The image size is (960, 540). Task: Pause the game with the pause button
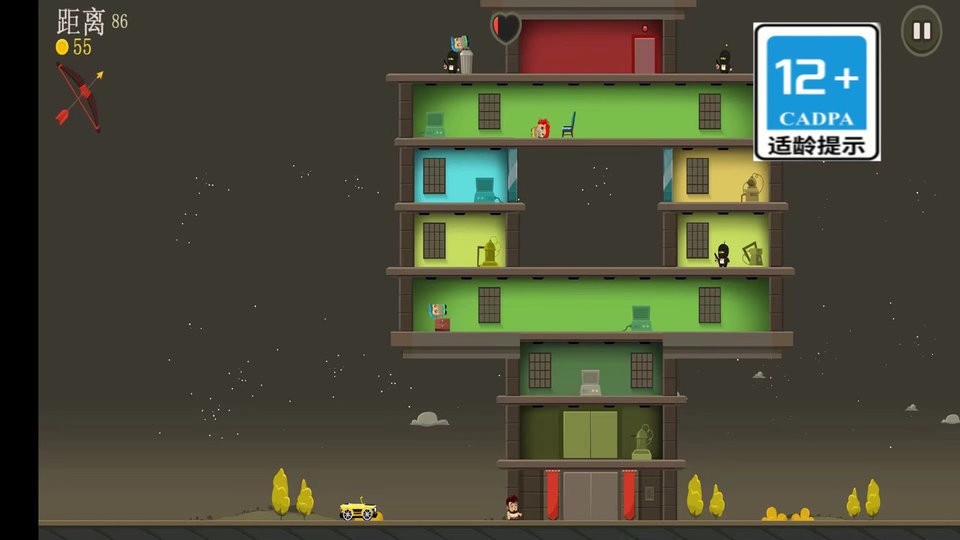[x=921, y=31]
